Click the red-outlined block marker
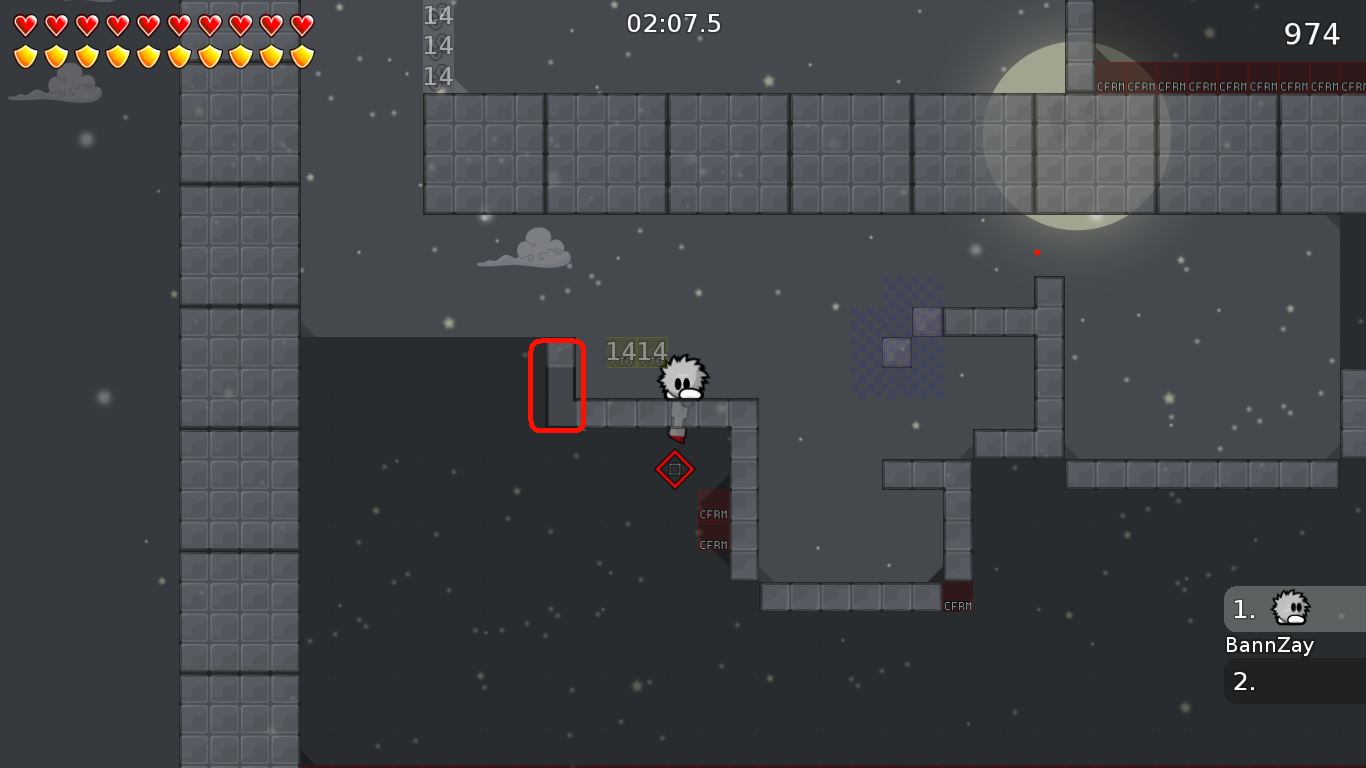Image resolution: width=1366 pixels, height=768 pixels. point(556,385)
